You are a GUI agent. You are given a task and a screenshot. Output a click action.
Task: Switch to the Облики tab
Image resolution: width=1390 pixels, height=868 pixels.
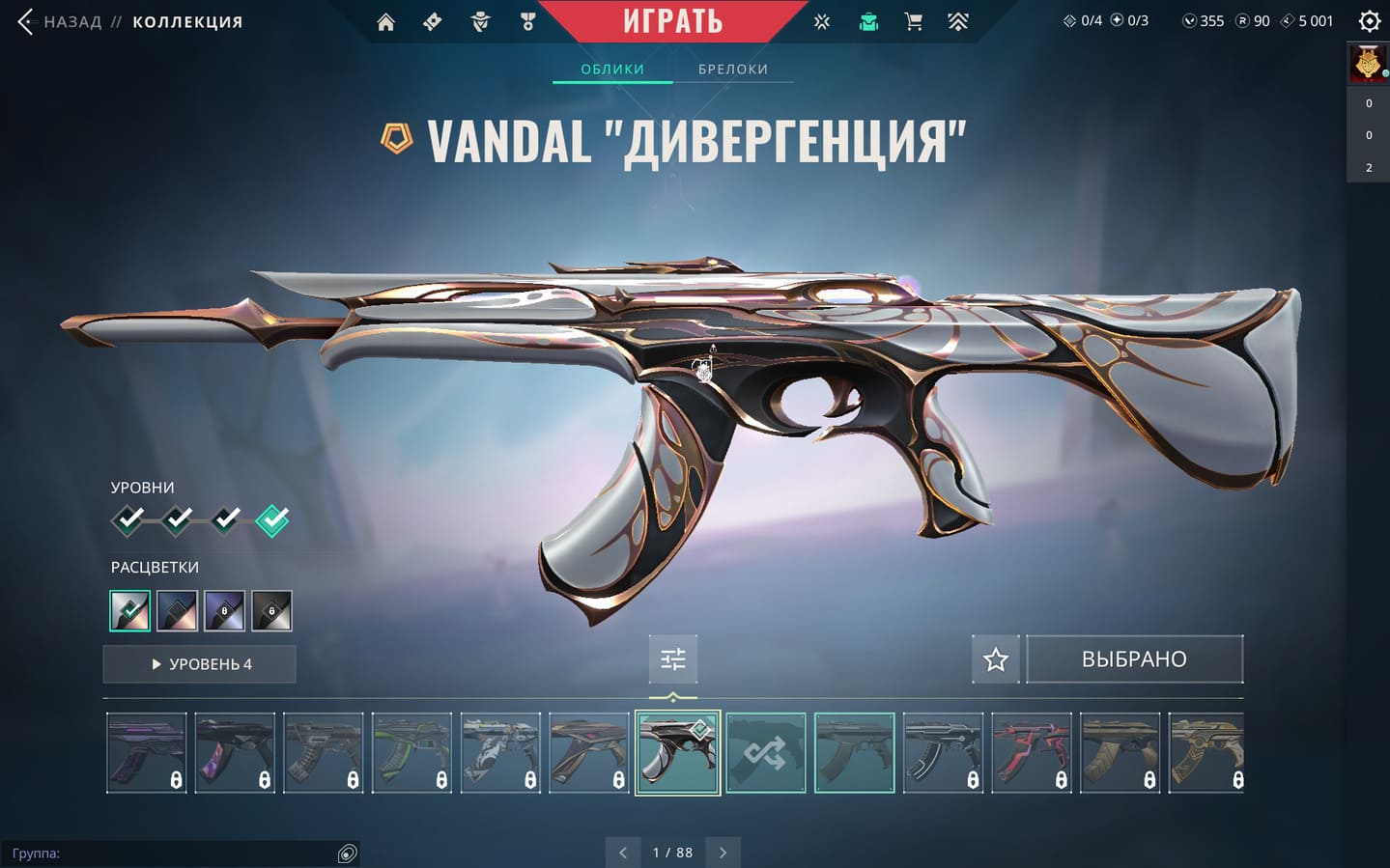coord(612,70)
